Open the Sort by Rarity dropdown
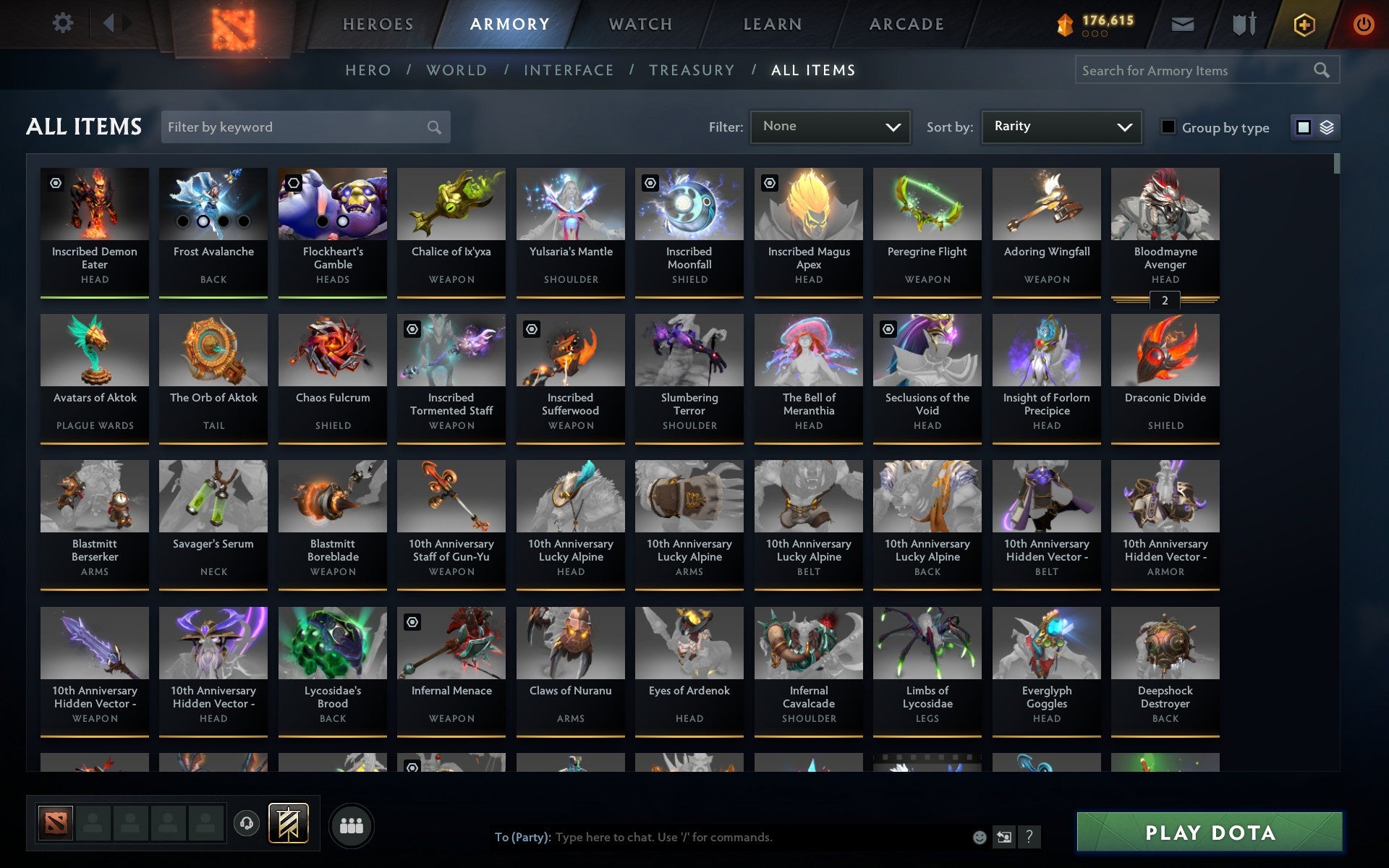The image size is (1389, 868). [x=1061, y=127]
